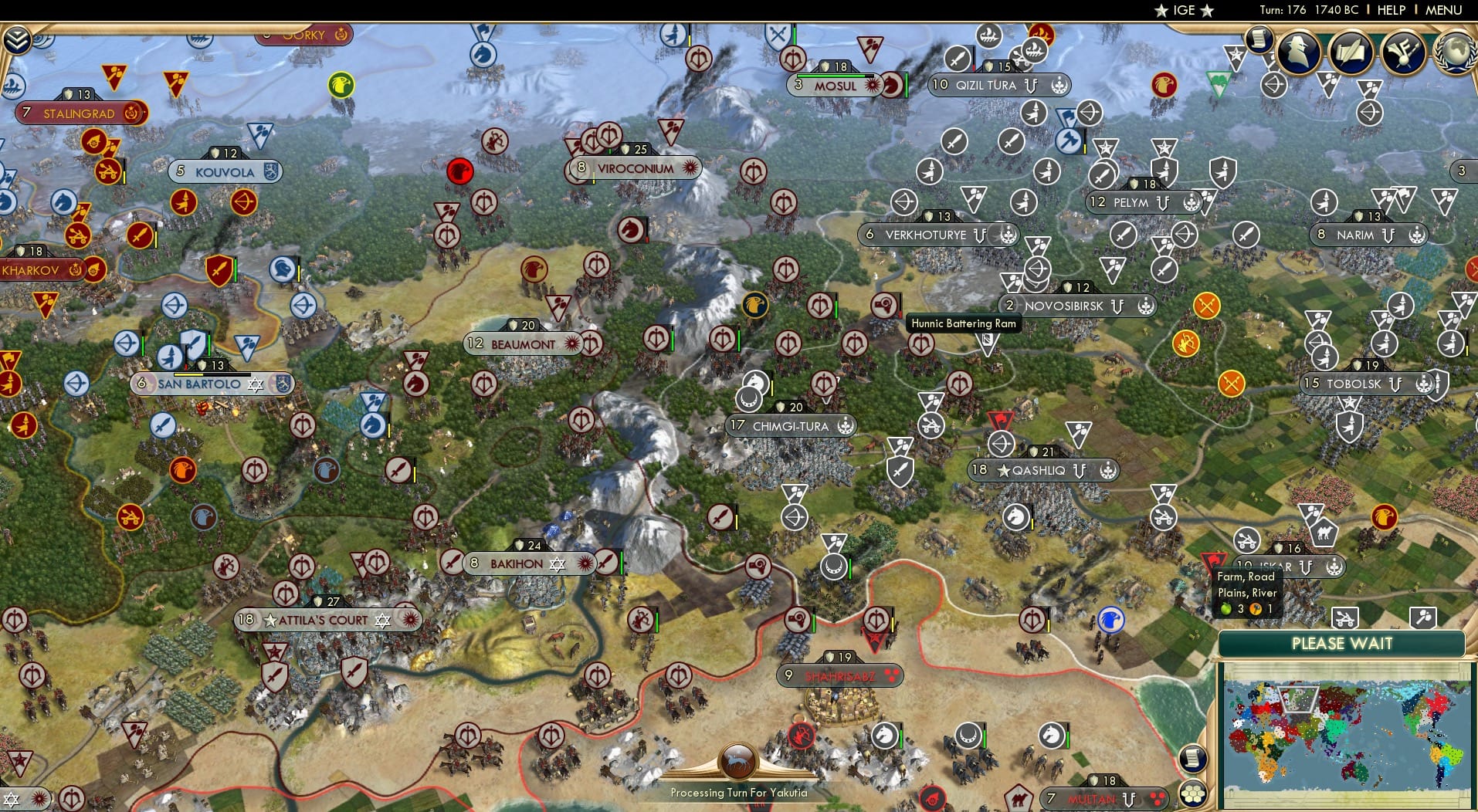Click HELP in the top status bar
The width and height of the screenshot is (1478, 812).
(x=1390, y=10)
